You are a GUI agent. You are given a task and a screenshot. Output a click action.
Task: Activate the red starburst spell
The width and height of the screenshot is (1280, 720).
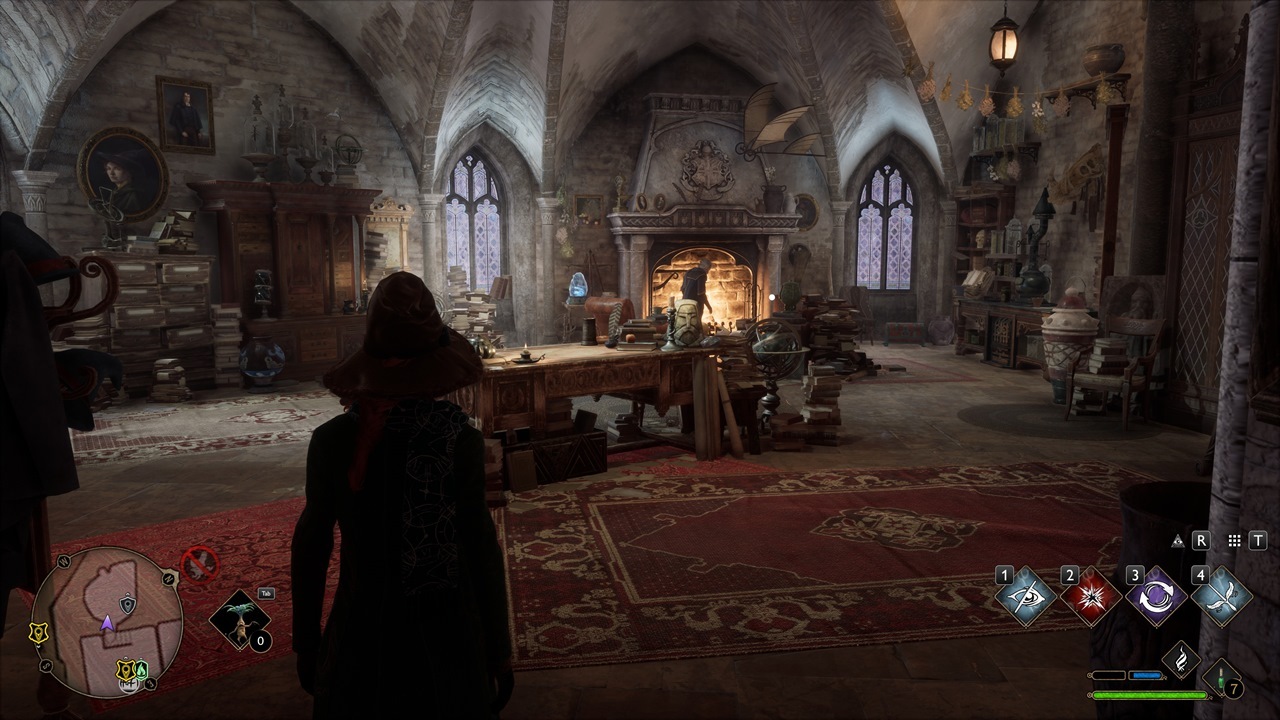[x=1090, y=597]
